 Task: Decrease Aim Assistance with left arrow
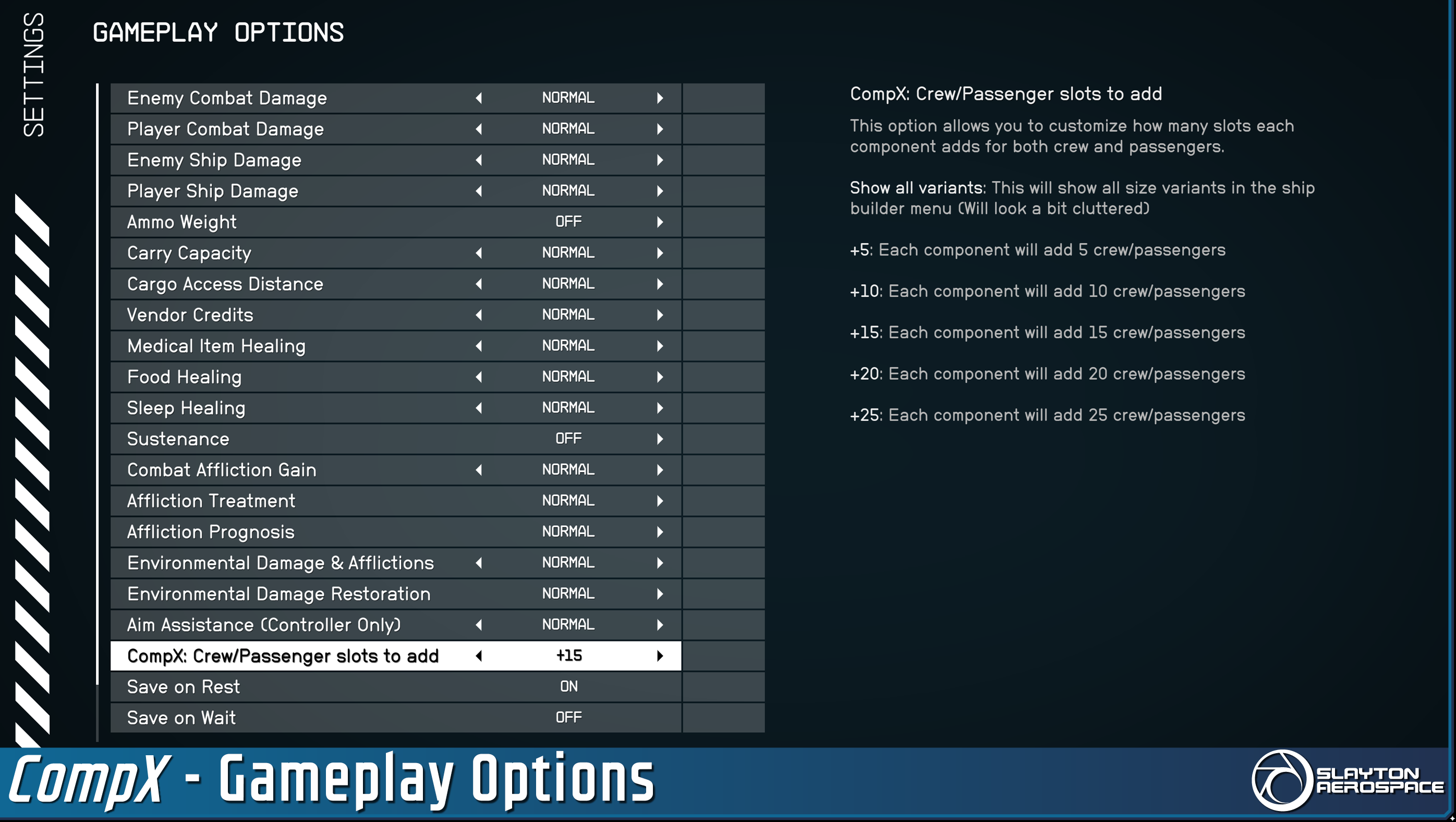point(479,625)
